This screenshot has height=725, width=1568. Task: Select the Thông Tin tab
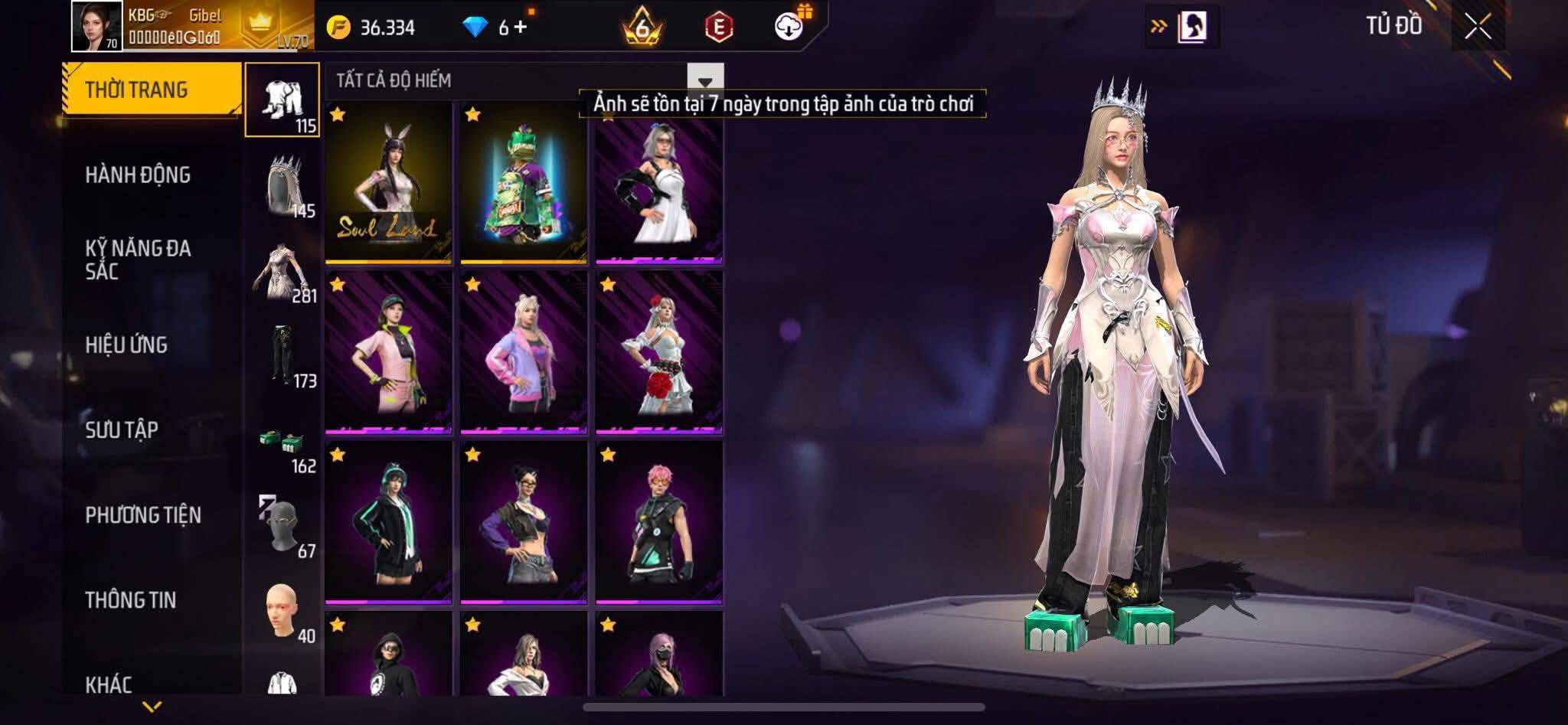[x=131, y=600]
